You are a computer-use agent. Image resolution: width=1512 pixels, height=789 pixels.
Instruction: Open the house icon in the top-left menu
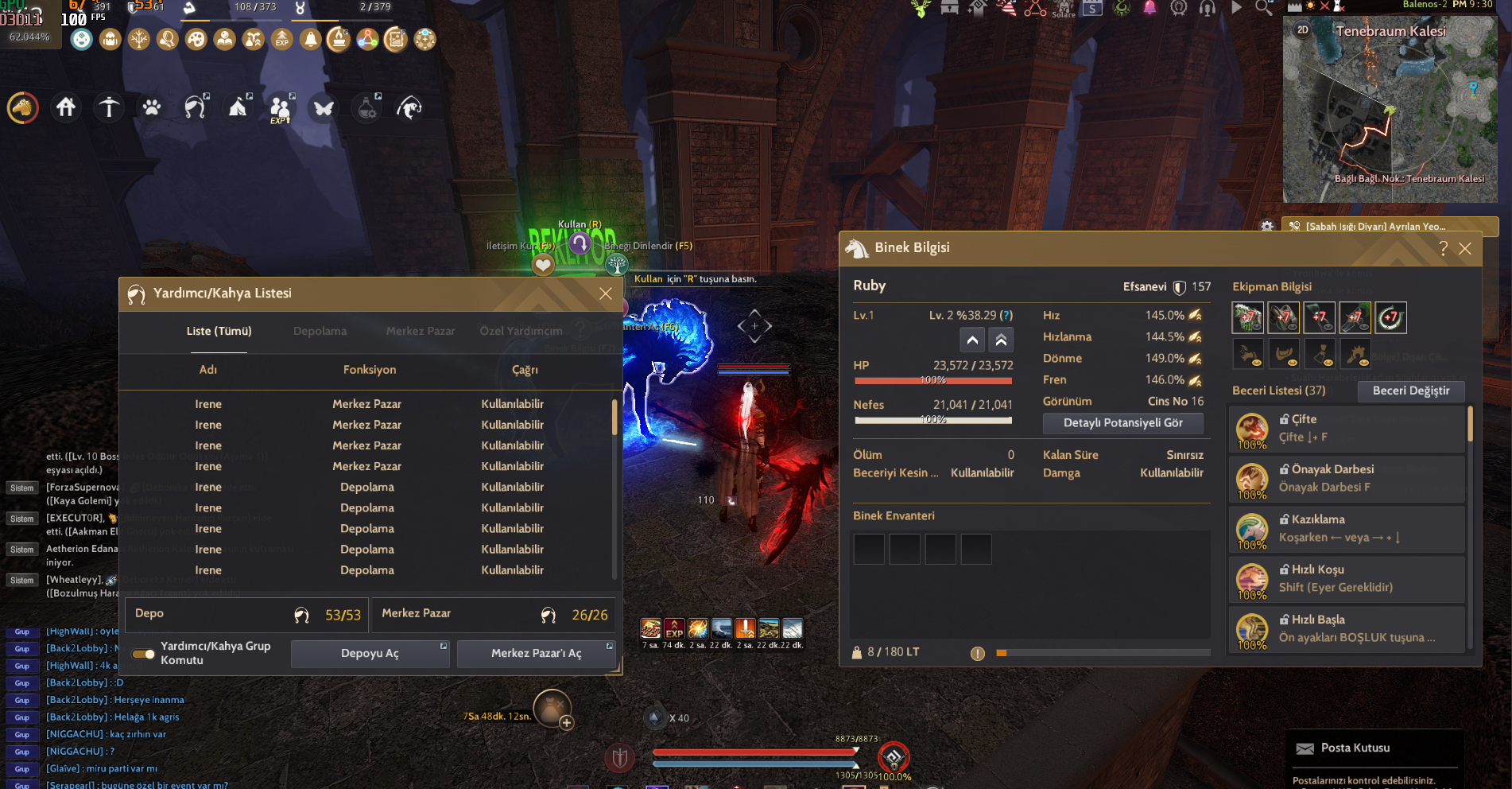tap(66, 107)
